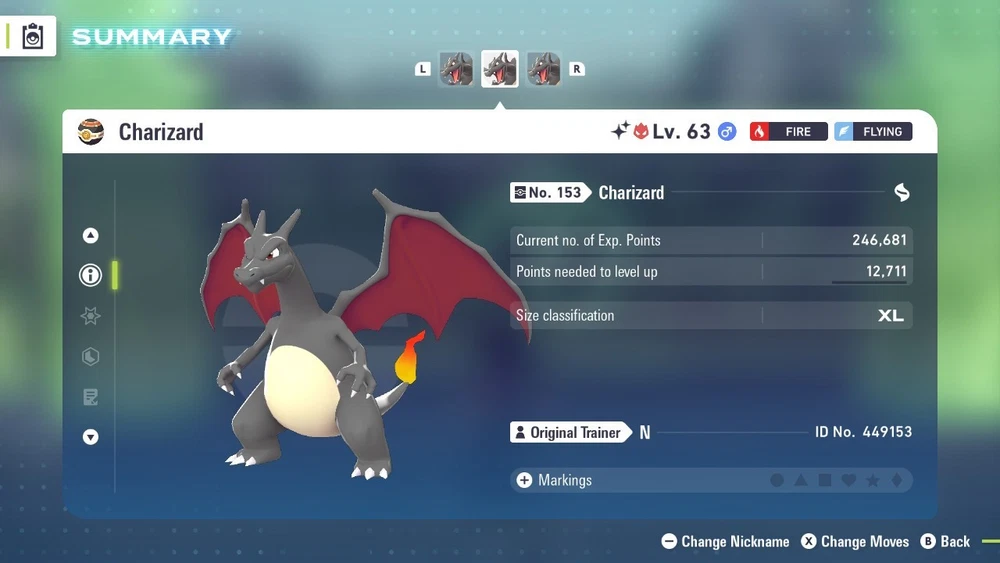Click the Summary clipboard icon
The width and height of the screenshot is (1000, 563).
coord(33,37)
